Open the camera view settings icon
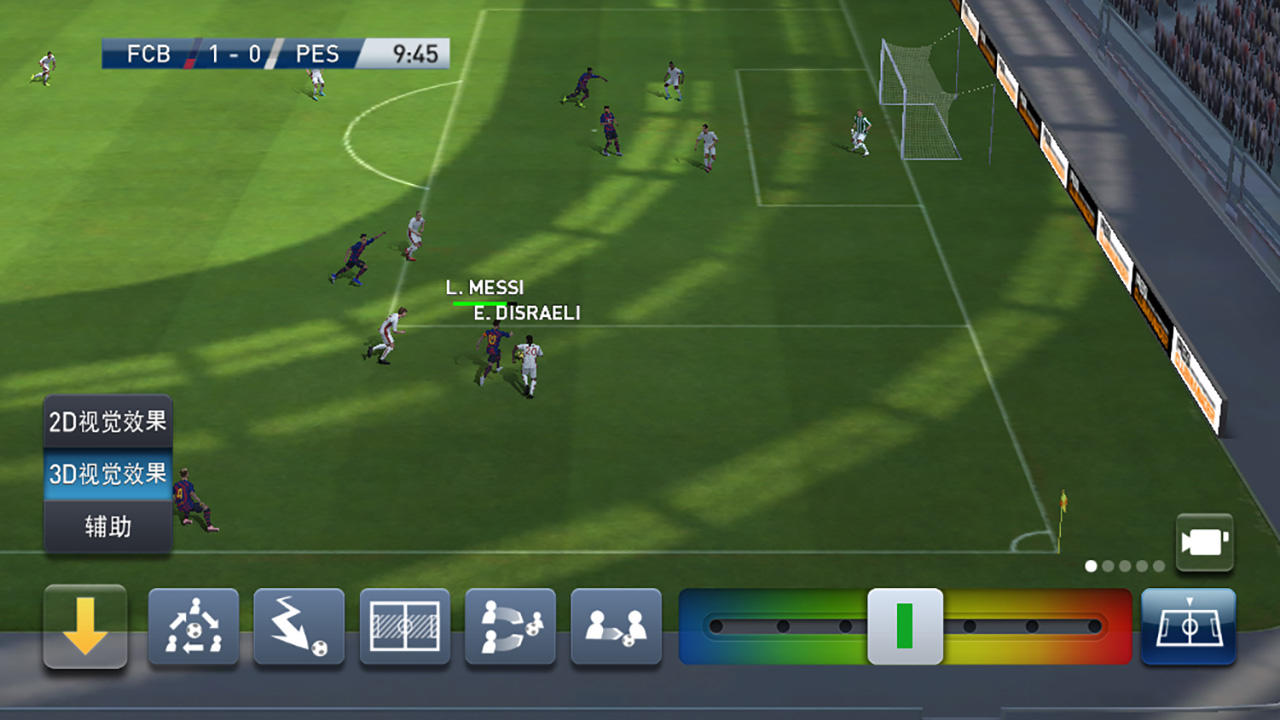This screenshot has width=1280, height=720. pos(1205,541)
